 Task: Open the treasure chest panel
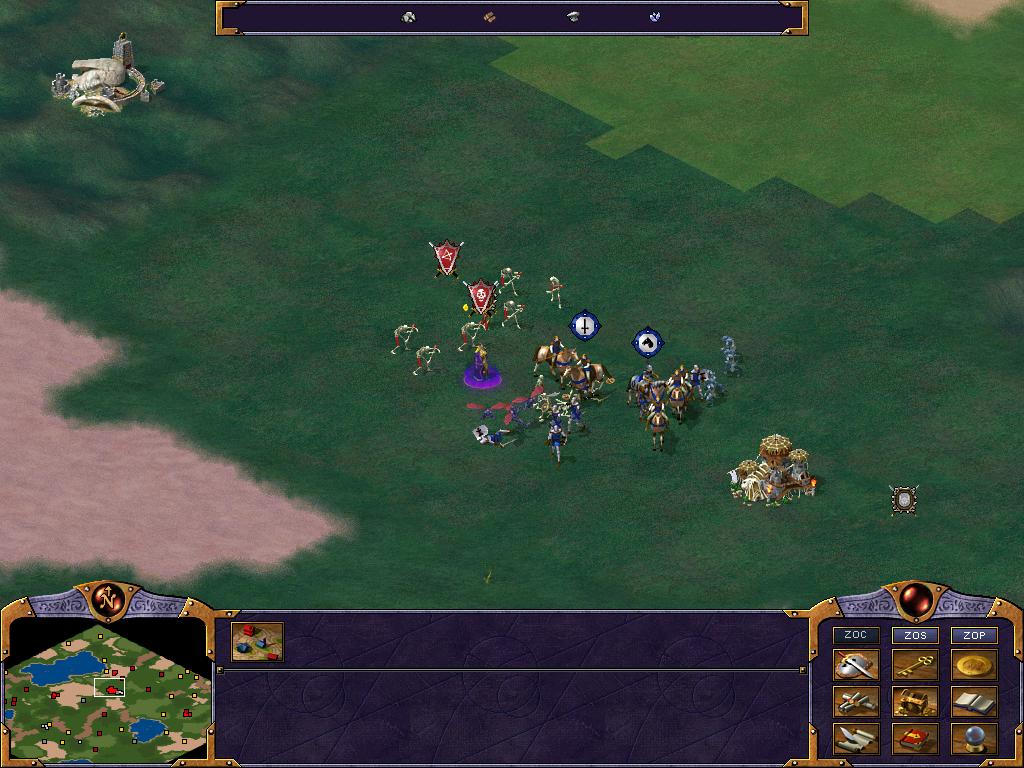(915, 702)
